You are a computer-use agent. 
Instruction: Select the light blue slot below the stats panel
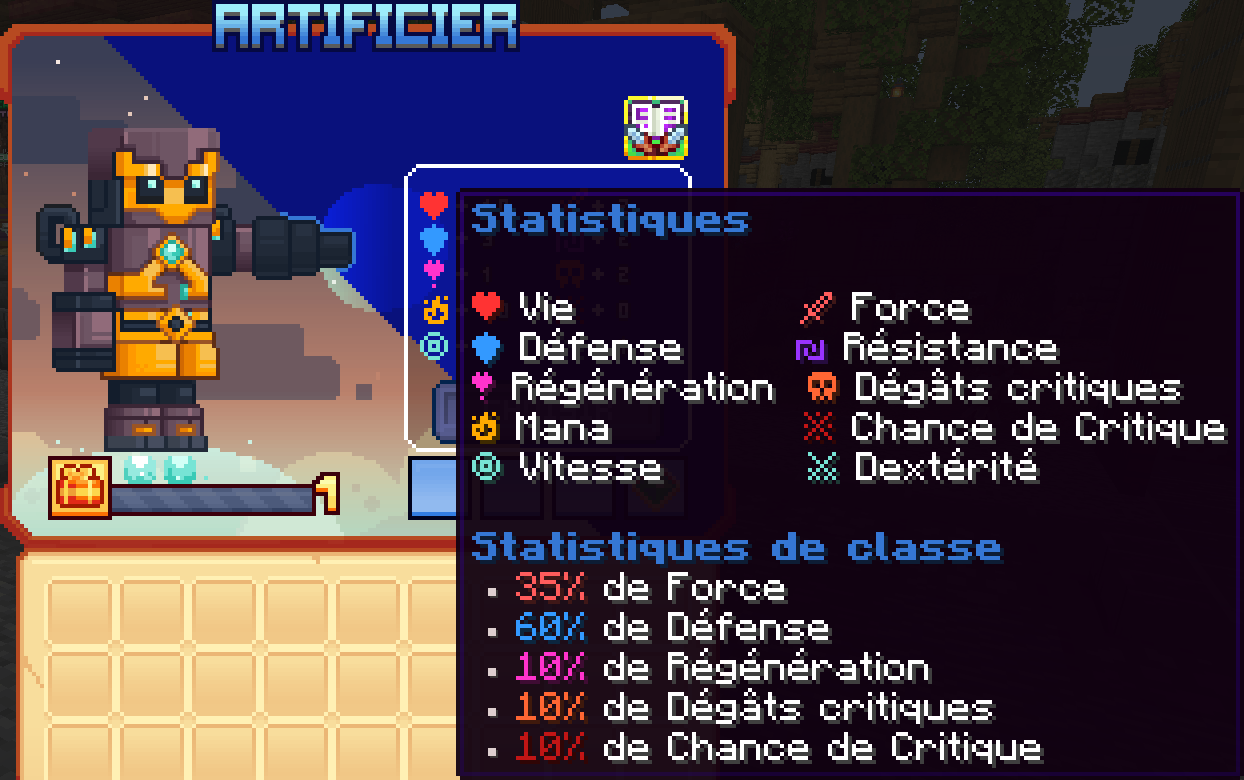(x=432, y=488)
